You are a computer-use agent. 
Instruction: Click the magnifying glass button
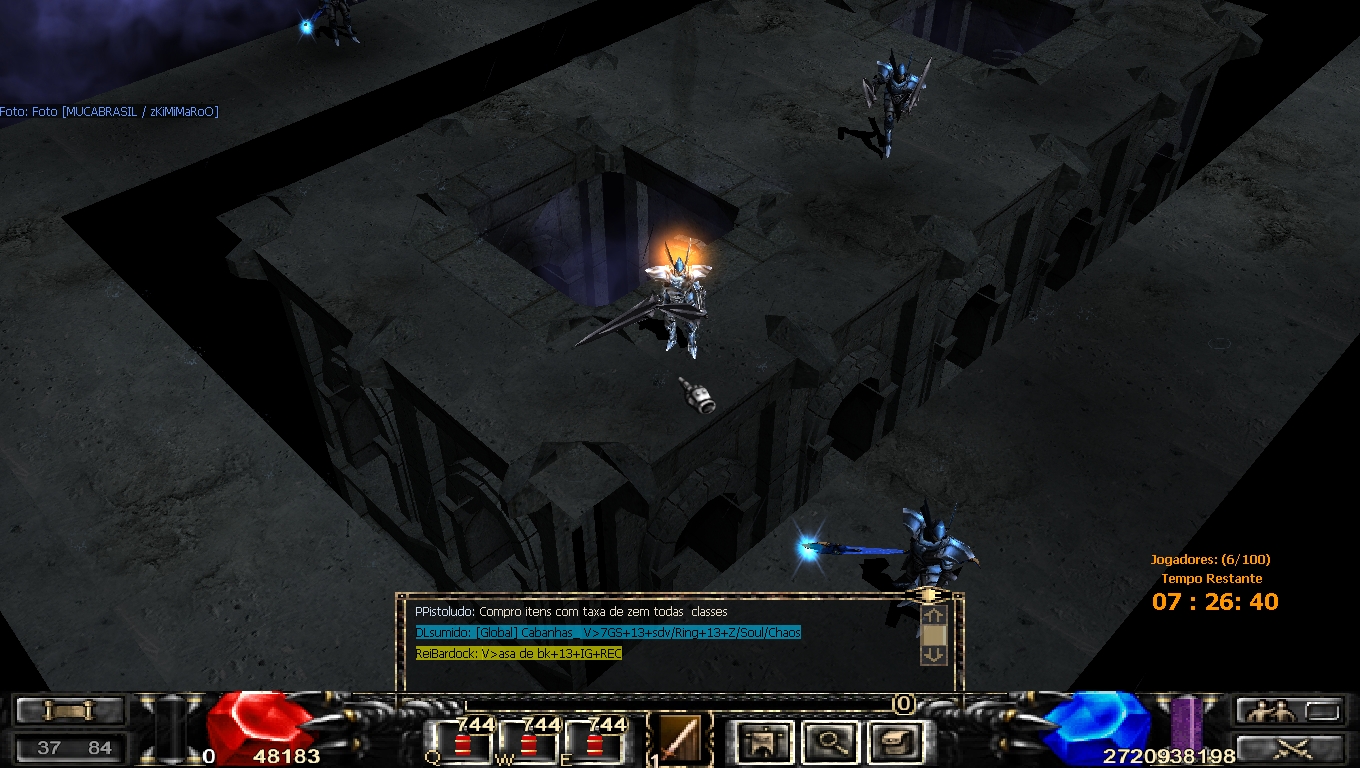pos(829,742)
